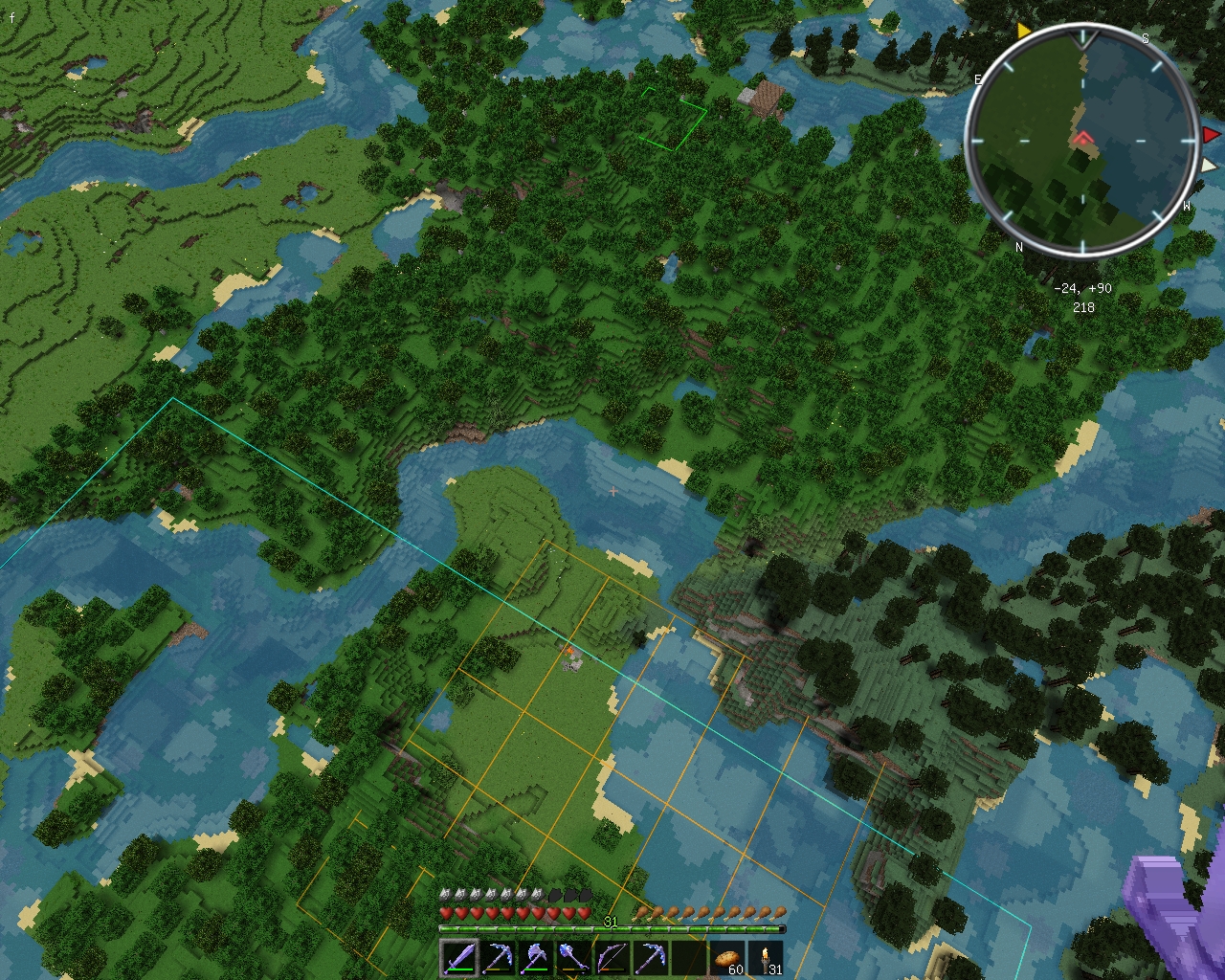Click the white waypoint arrow beside the minimap
Screen dimensions: 1225x980
1210,166
